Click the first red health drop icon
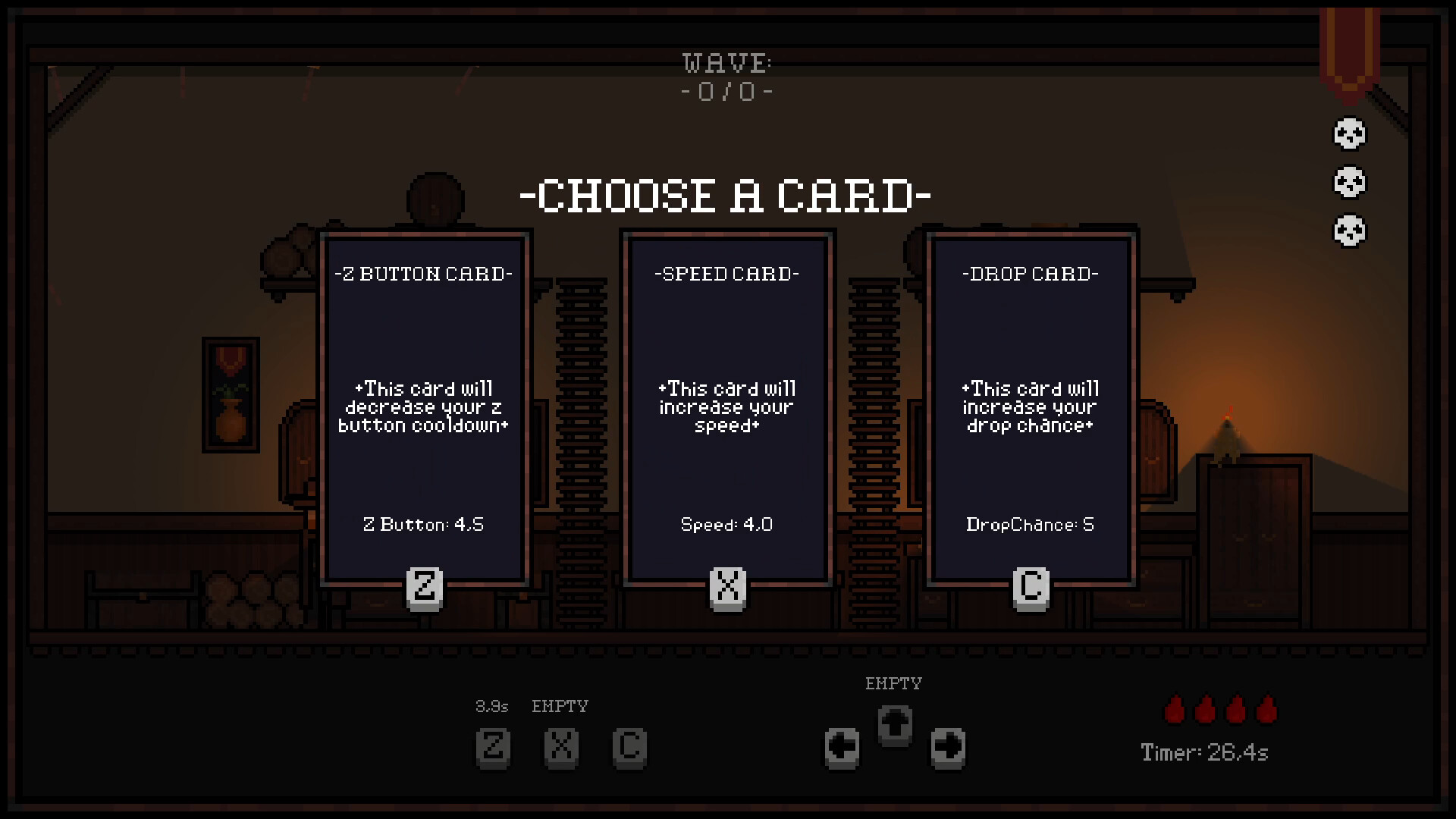 [1174, 711]
